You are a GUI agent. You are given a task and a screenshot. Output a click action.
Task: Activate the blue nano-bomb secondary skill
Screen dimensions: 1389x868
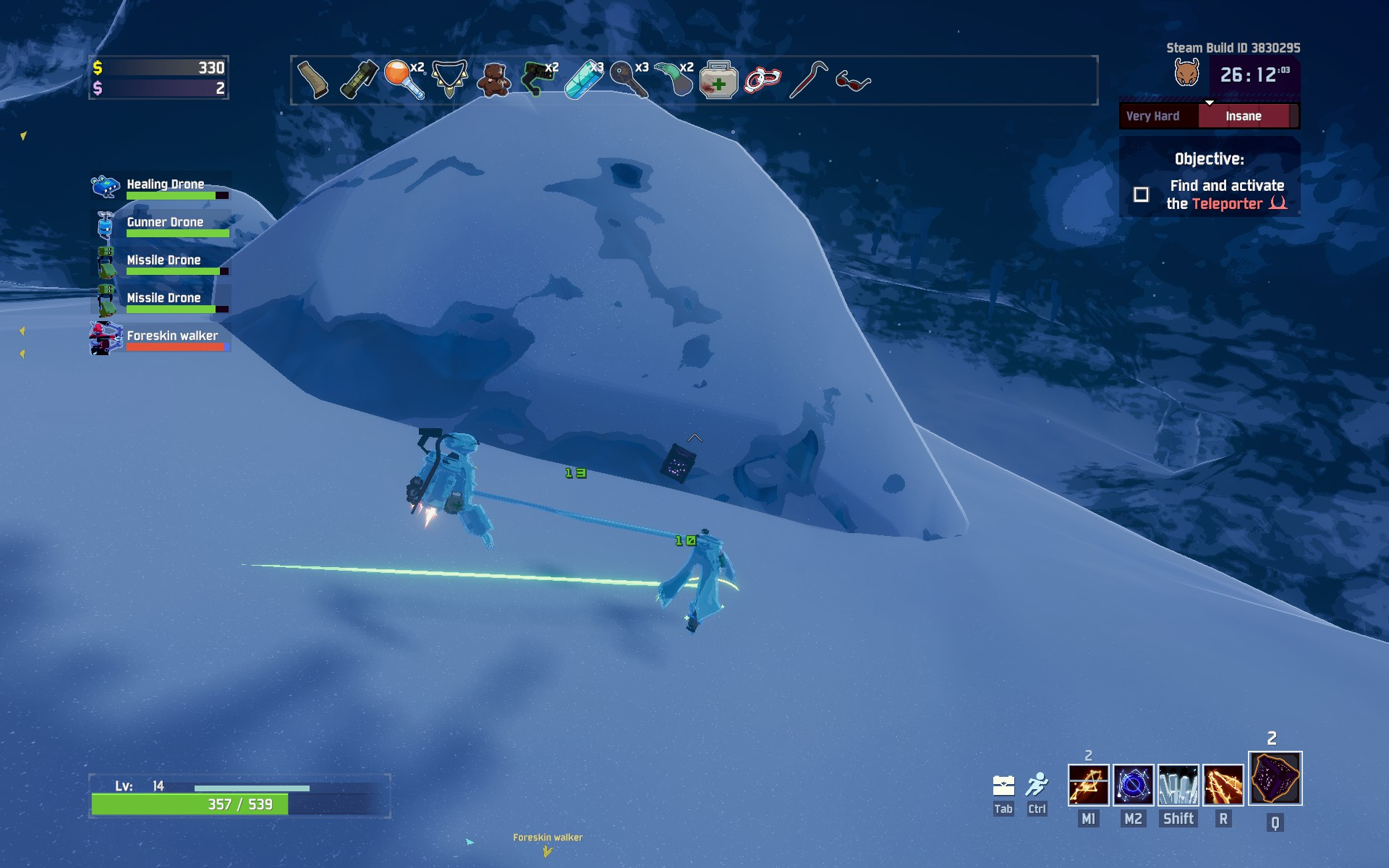pos(1133,786)
